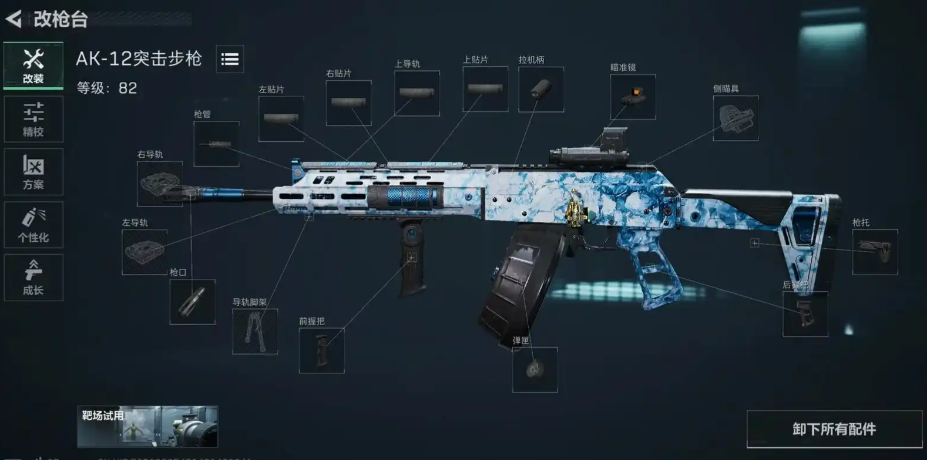The image size is (927, 460).
Task: Select the 侧瞄具 attachment slot
Action: click(x=735, y=118)
